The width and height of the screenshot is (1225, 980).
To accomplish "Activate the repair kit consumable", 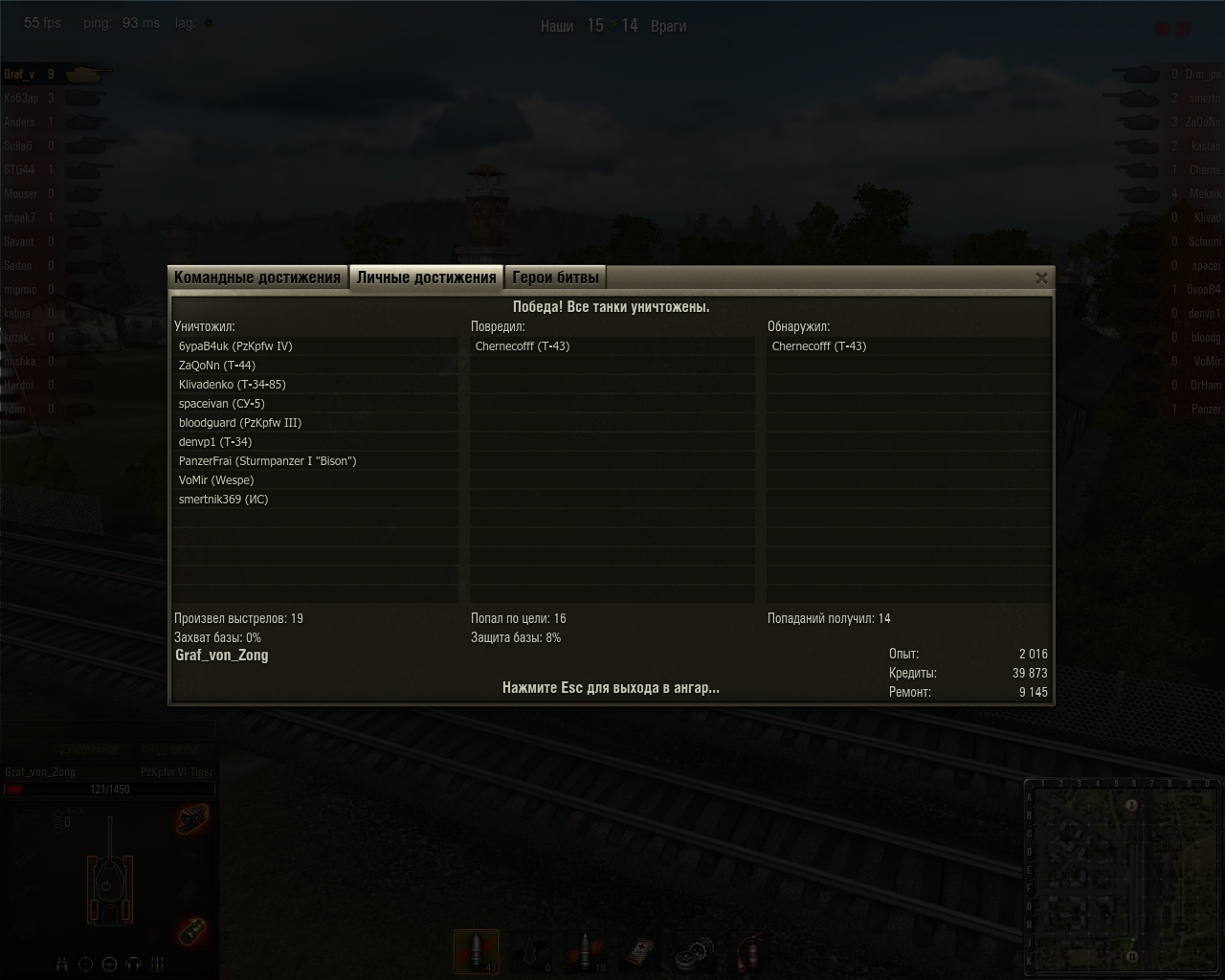I will [x=696, y=952].
